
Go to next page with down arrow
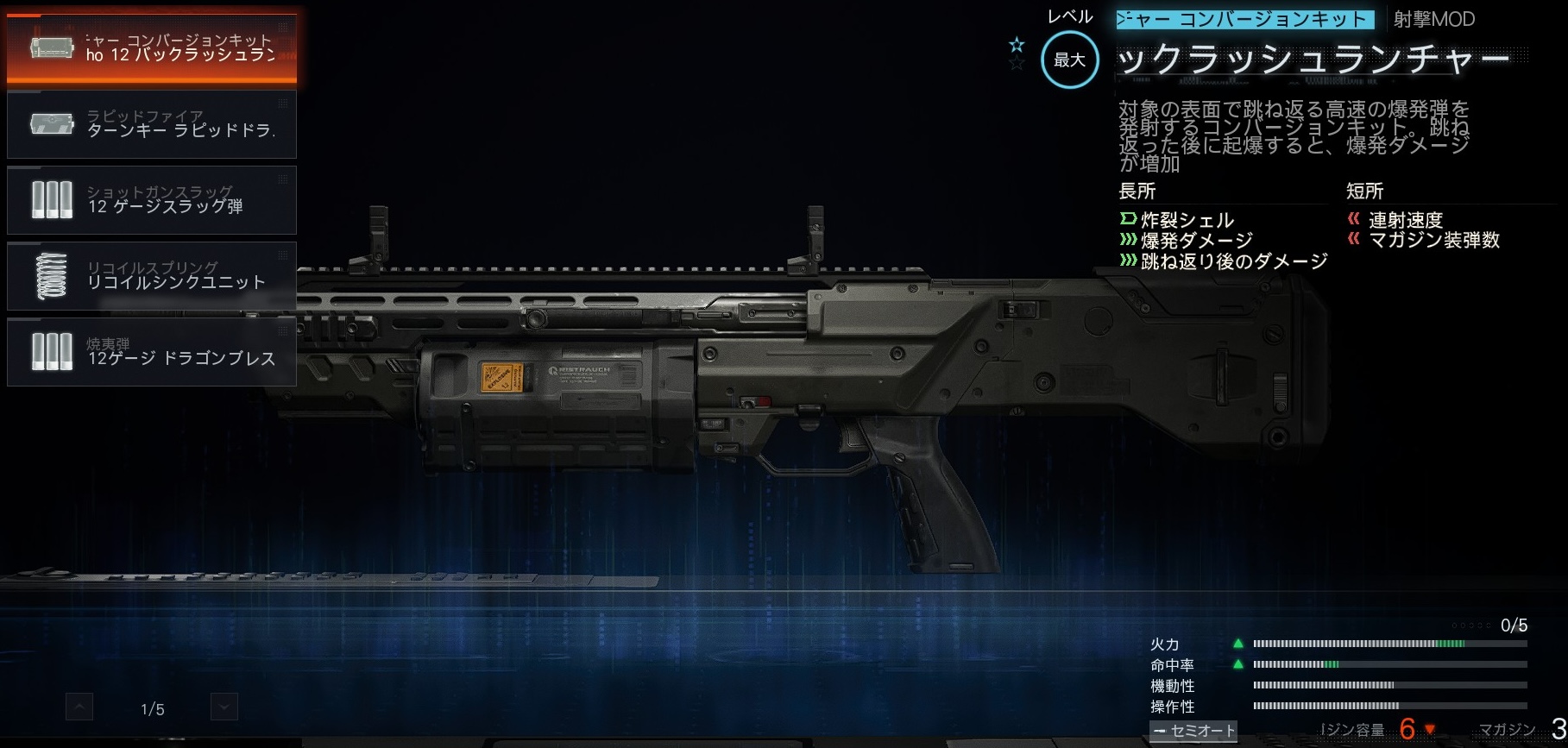224,707
